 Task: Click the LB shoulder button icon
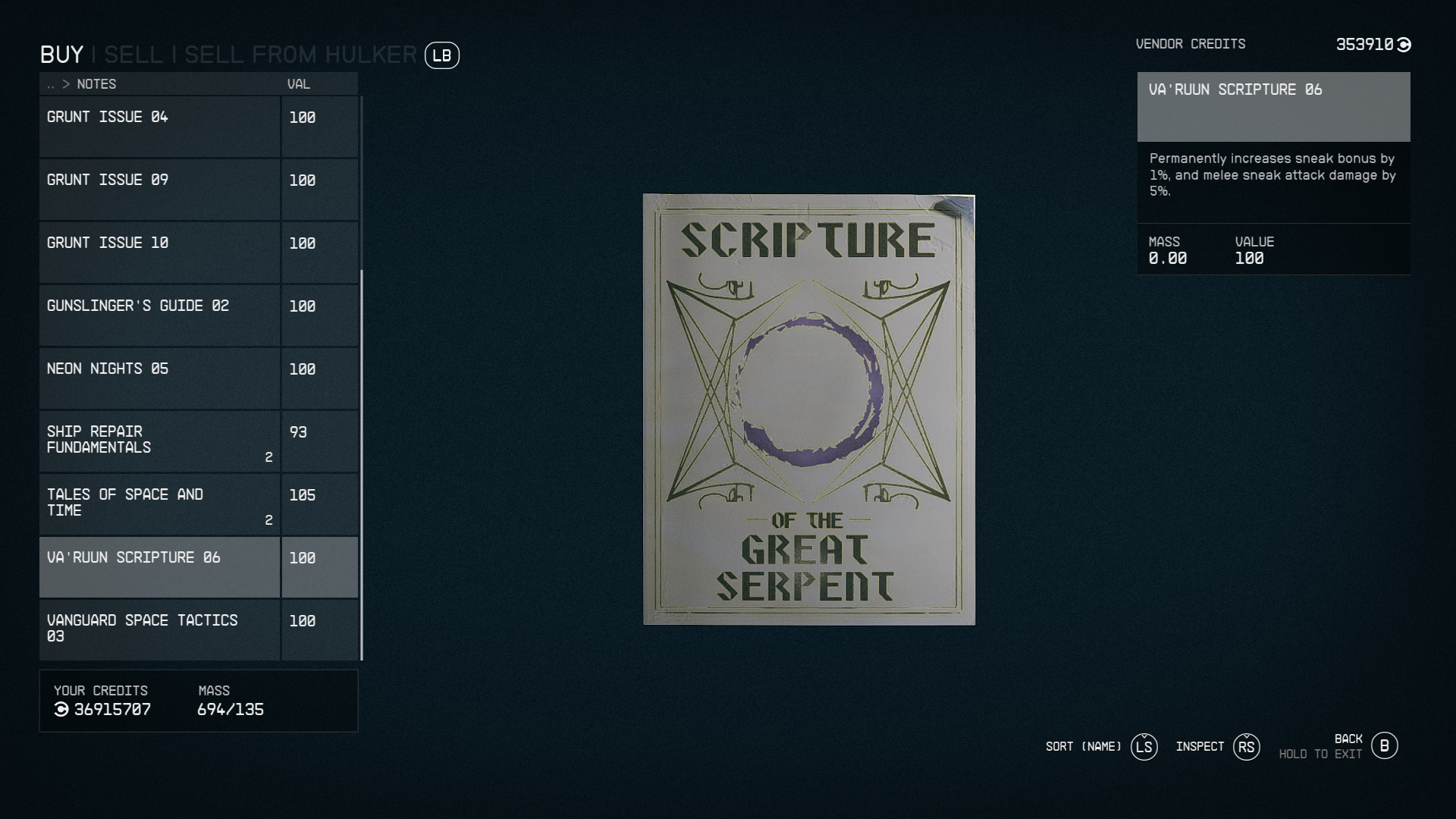tap(442, 55)
